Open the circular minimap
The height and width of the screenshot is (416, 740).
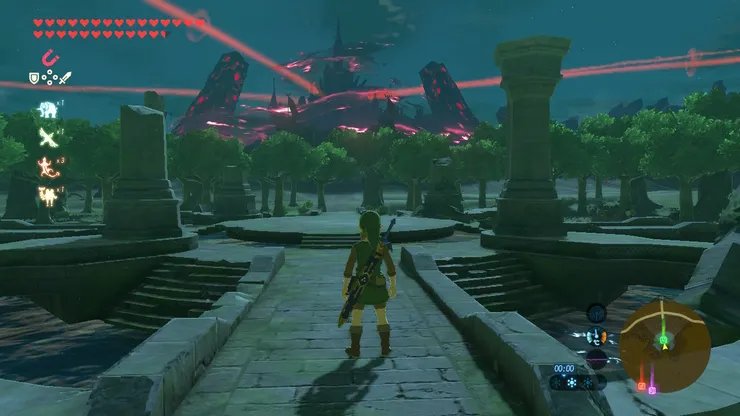click(x=664, y=346)
